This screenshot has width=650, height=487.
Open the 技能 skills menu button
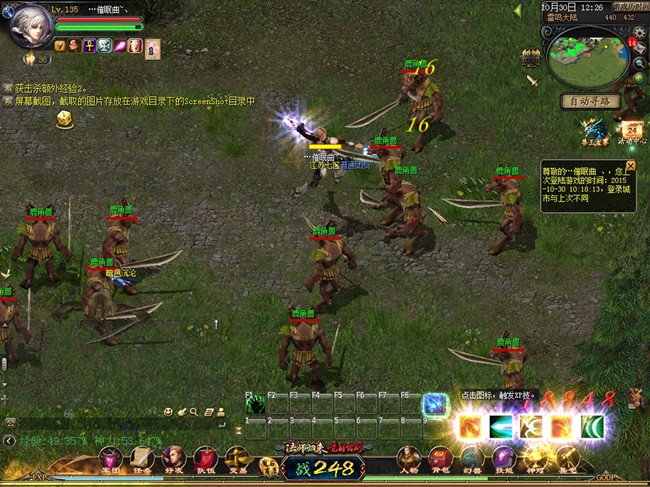click(504, 461)
